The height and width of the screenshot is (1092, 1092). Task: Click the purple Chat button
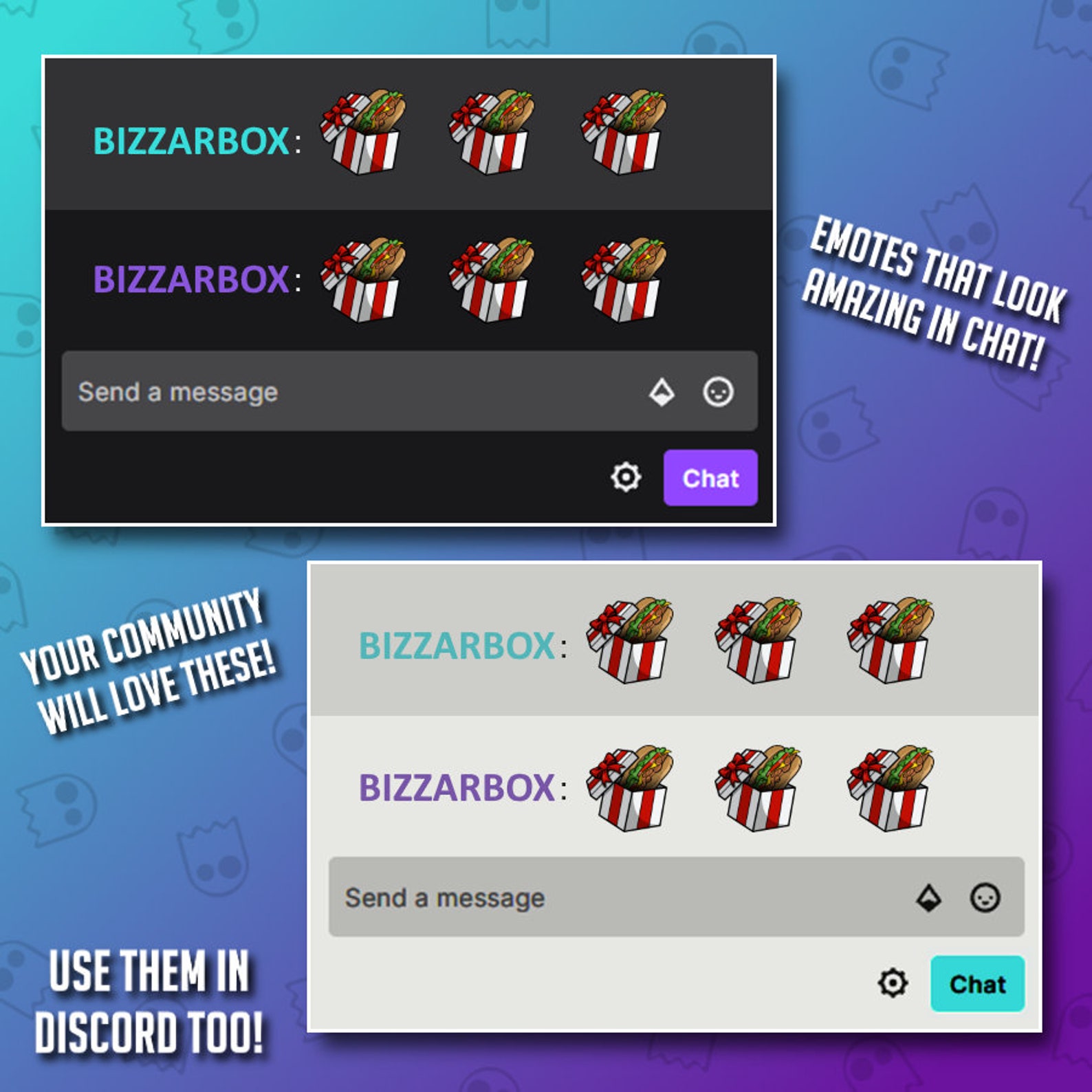pos(711,479)
